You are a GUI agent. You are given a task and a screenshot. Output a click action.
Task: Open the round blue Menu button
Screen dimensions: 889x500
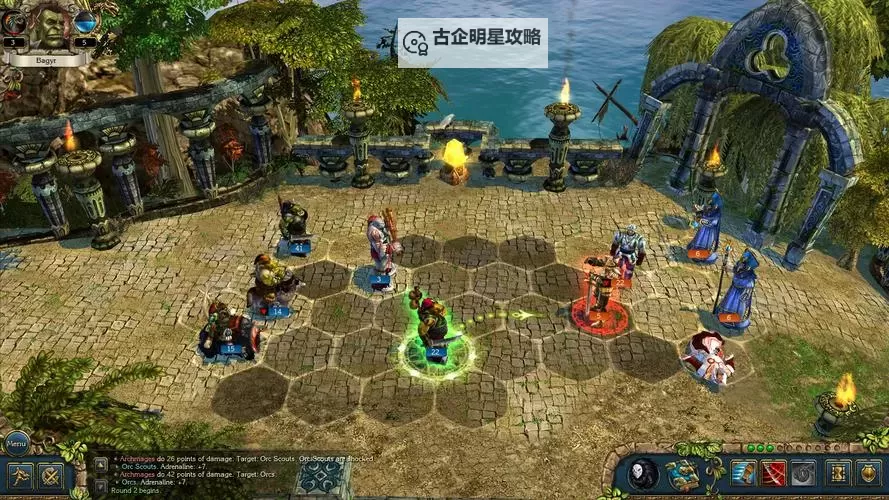17,442
